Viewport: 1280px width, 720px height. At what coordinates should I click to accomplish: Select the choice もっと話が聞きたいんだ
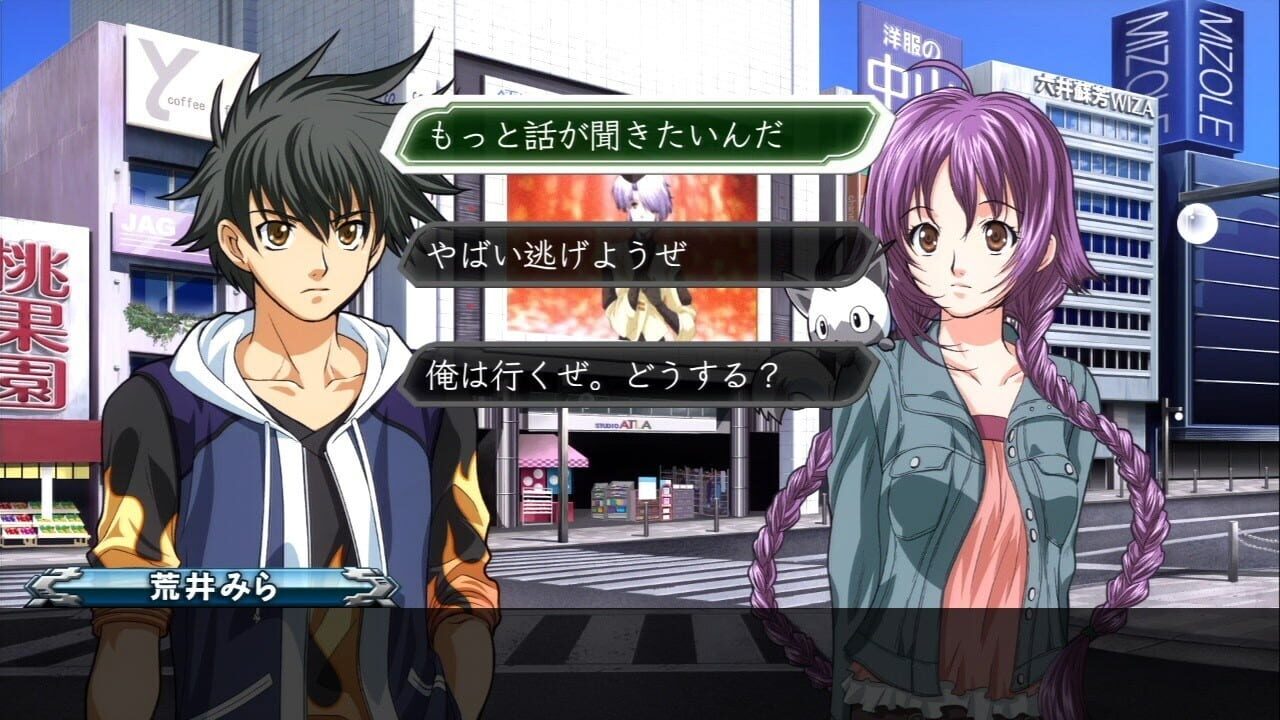[620, 133]
